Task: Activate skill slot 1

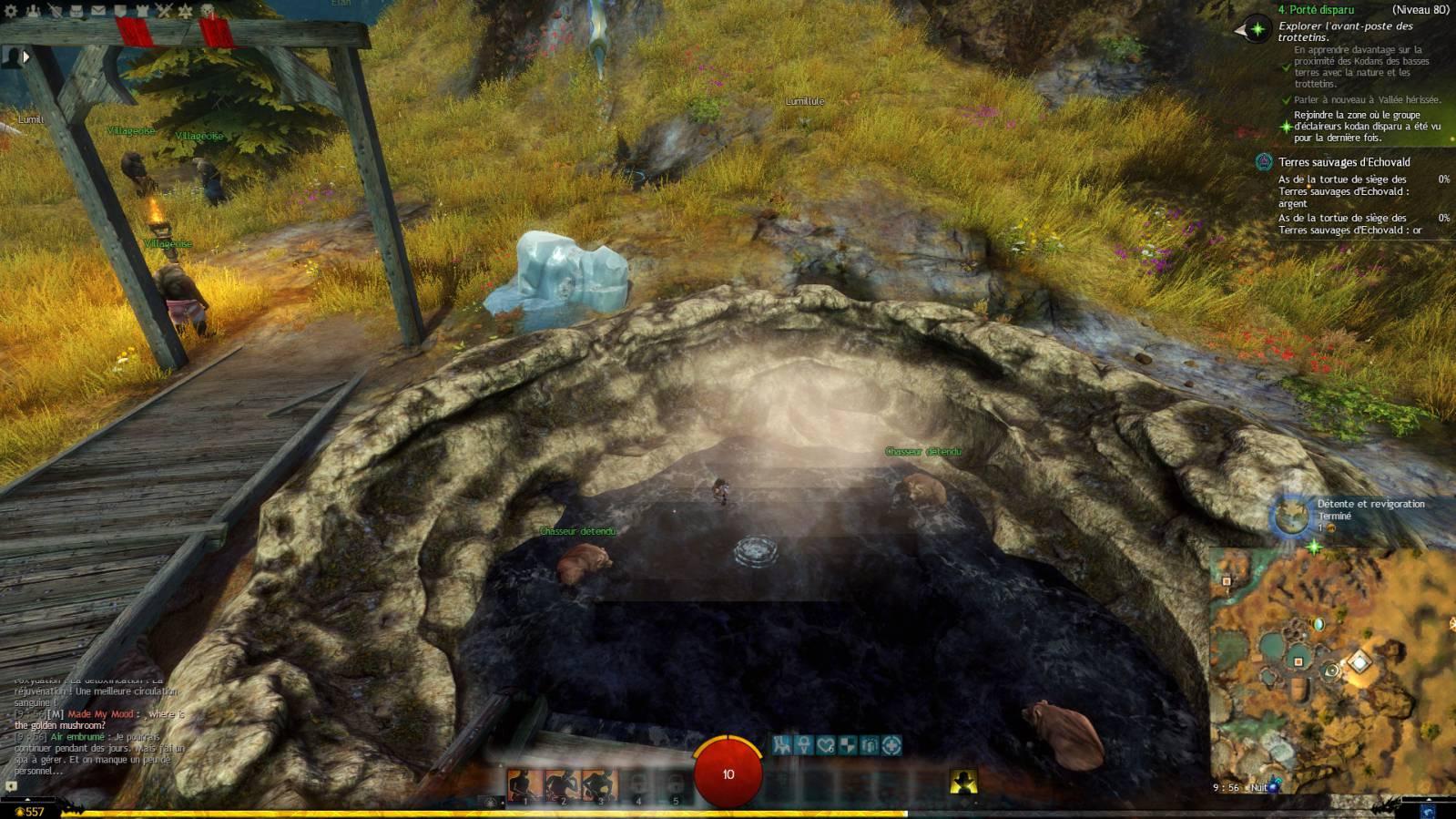Action: tap(524, 784)
